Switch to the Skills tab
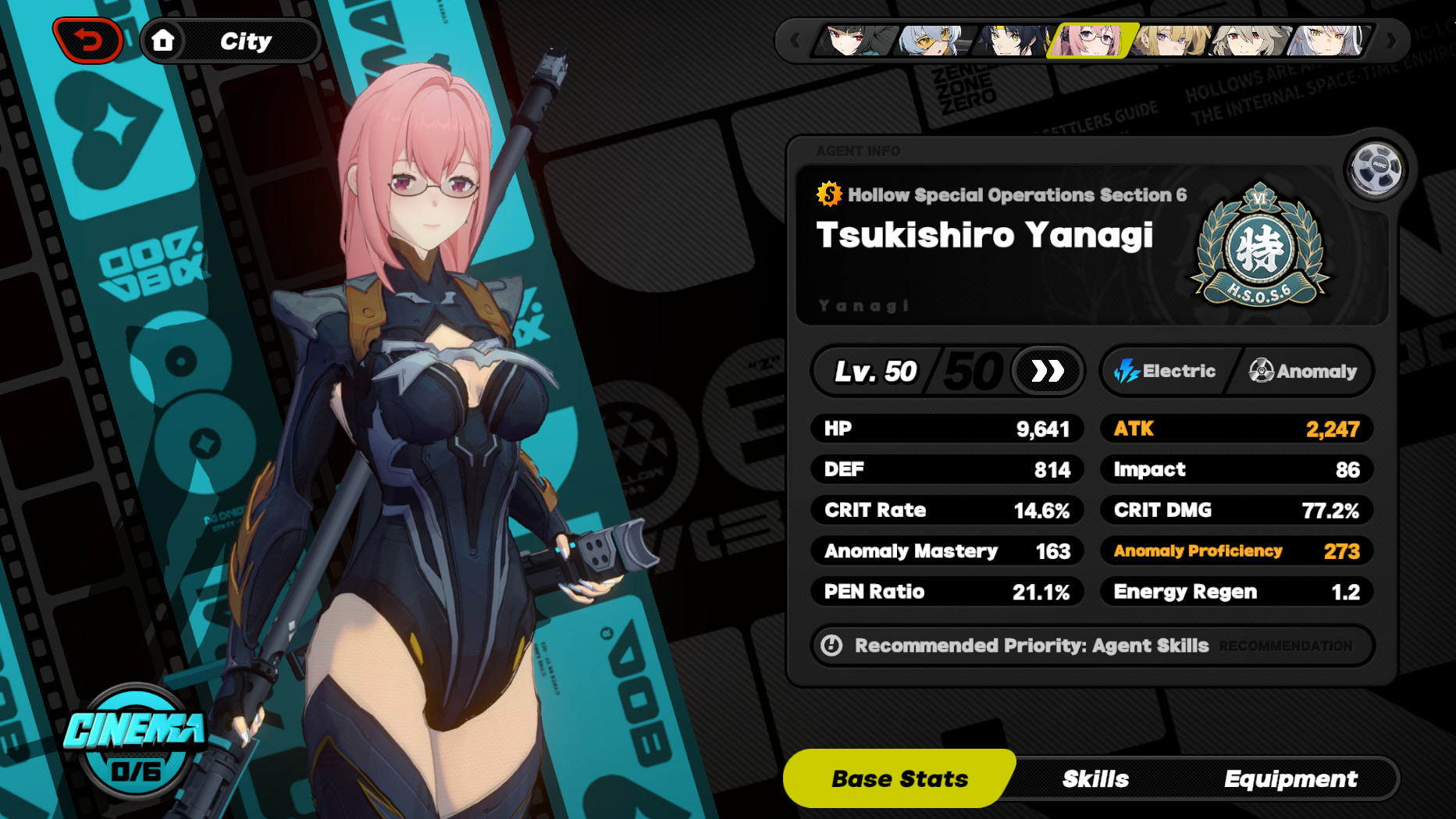Viewport: 1456px width, 819px height. click(x=1095, y=778)
